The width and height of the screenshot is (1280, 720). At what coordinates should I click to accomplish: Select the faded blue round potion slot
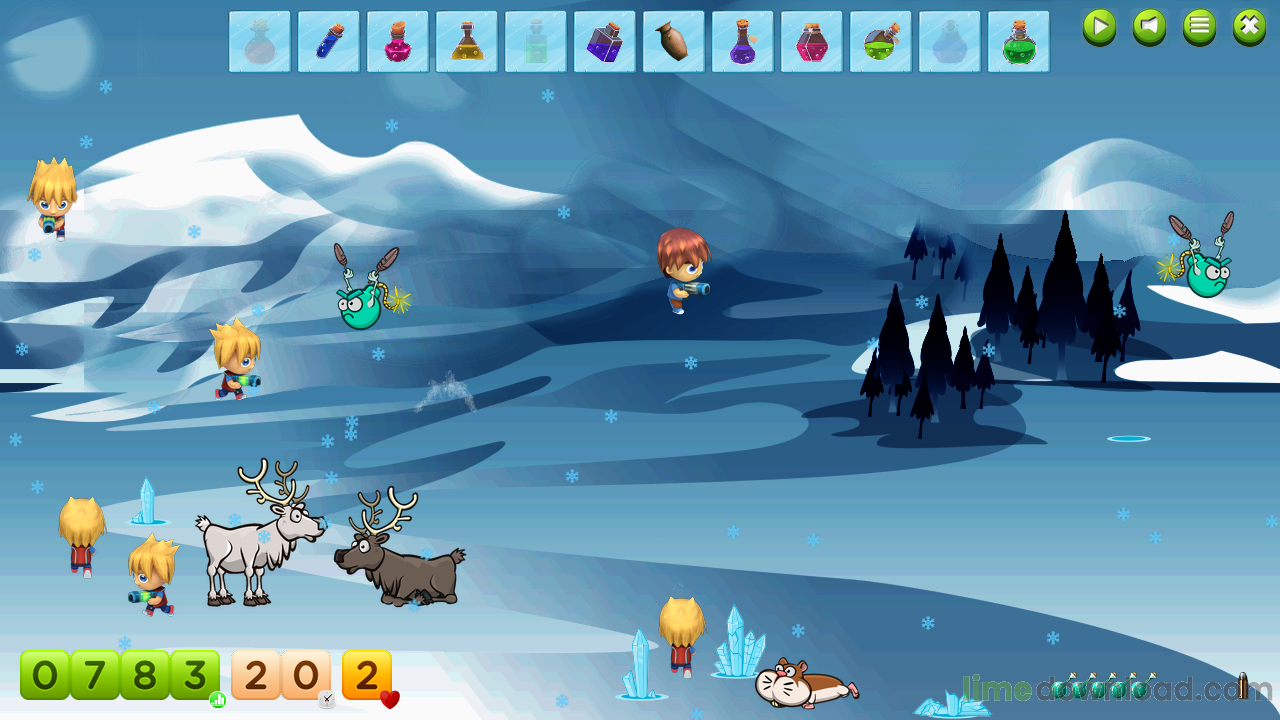950,42
